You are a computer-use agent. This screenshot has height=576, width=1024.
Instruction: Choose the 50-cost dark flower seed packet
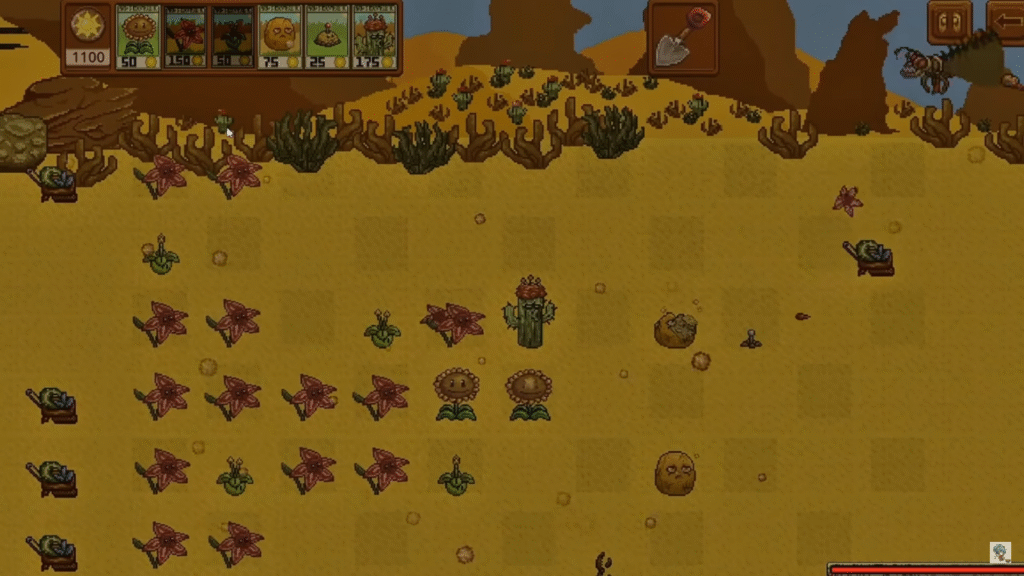point(232,37)
